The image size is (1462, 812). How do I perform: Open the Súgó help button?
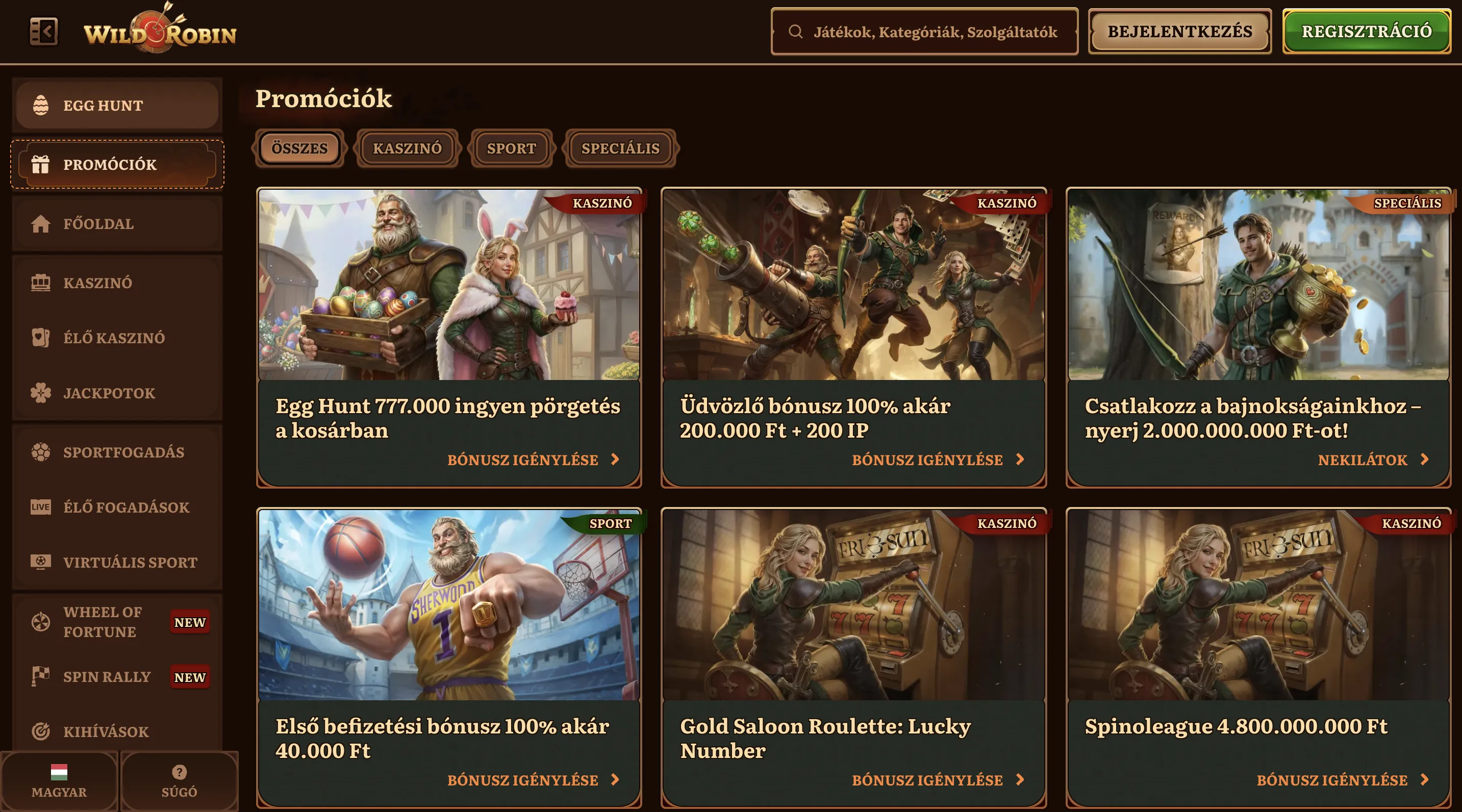click(x=180, y=781)
